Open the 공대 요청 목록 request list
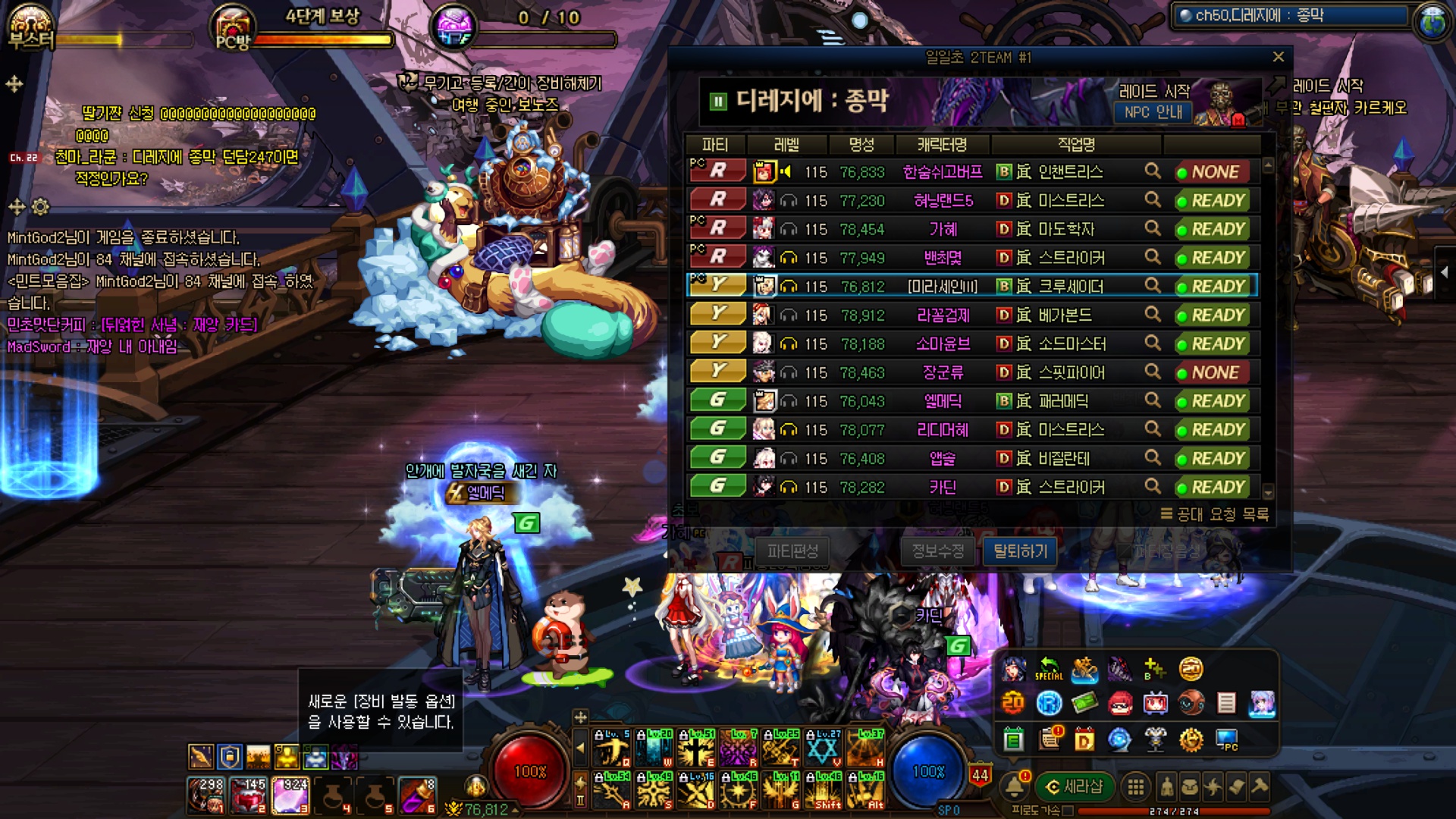Screen dimensions: 1456x819 (x=1215, y=514)
